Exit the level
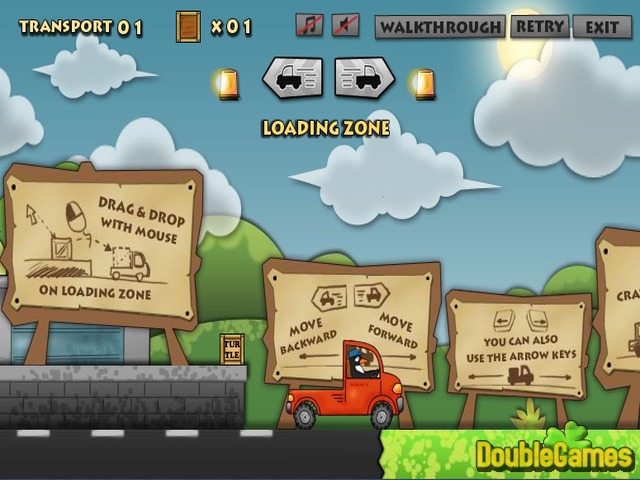The image size is (640, 480). [602, 27]
